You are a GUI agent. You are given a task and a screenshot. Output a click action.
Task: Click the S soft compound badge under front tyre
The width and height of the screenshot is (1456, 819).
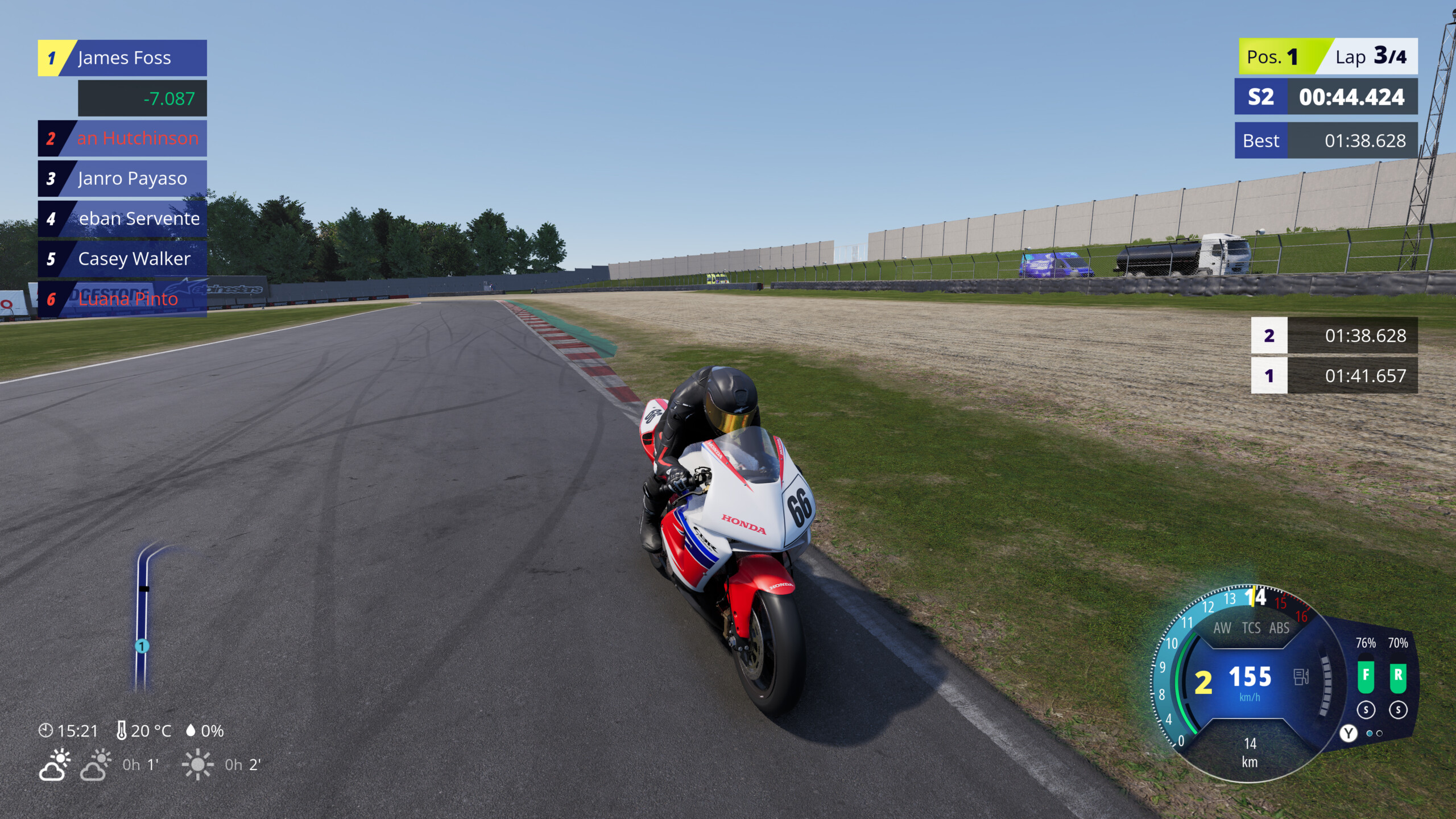1366,709
